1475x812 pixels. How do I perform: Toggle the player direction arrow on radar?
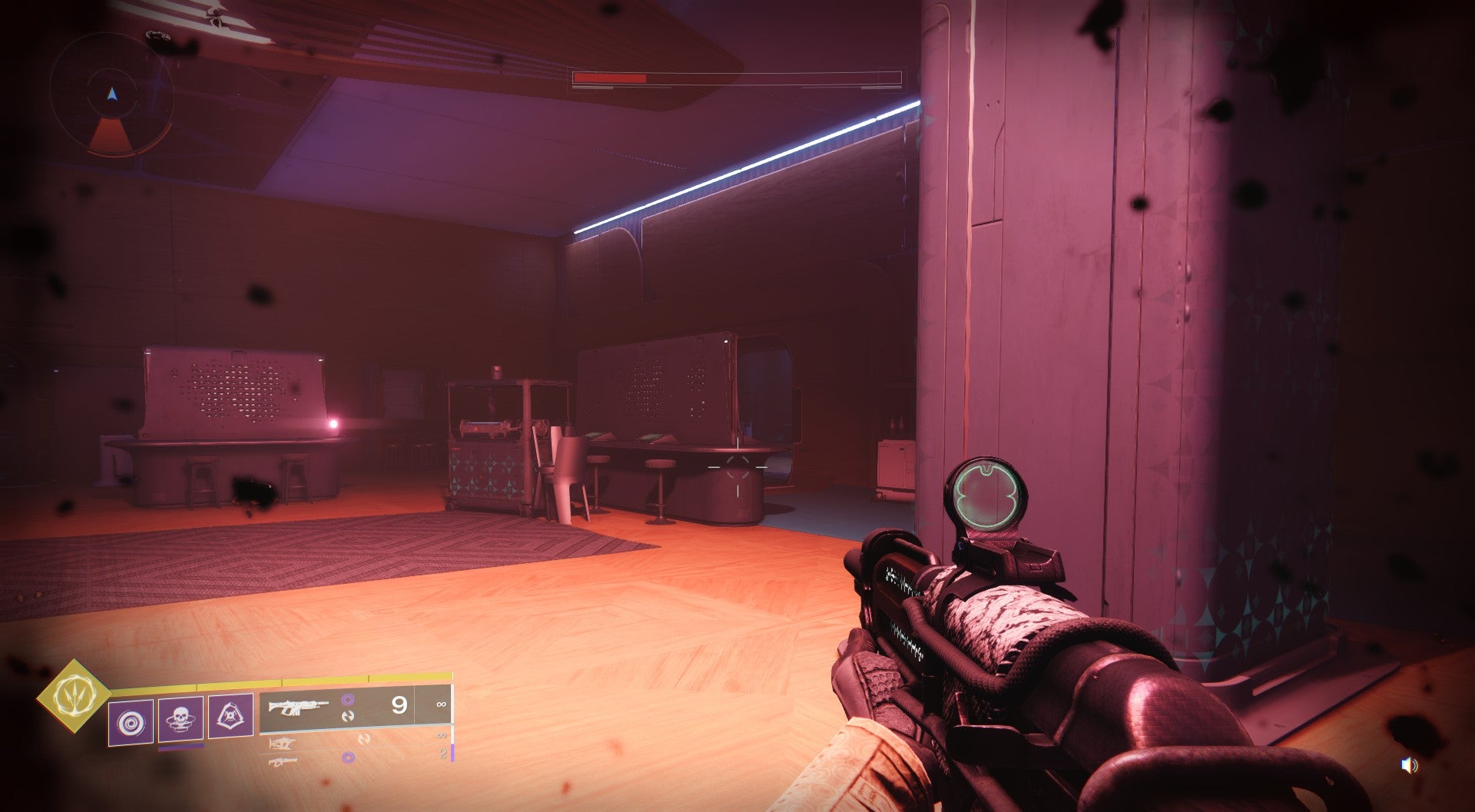point(111,94)
